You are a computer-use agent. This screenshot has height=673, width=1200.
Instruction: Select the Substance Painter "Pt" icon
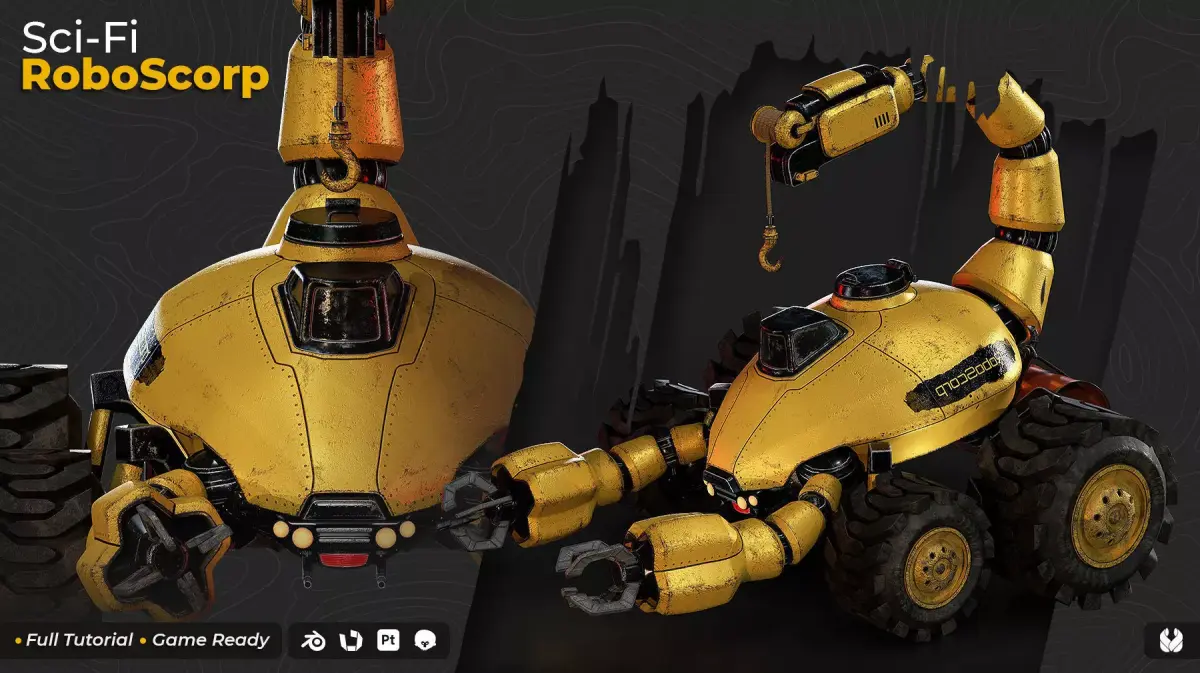[388, 640]
